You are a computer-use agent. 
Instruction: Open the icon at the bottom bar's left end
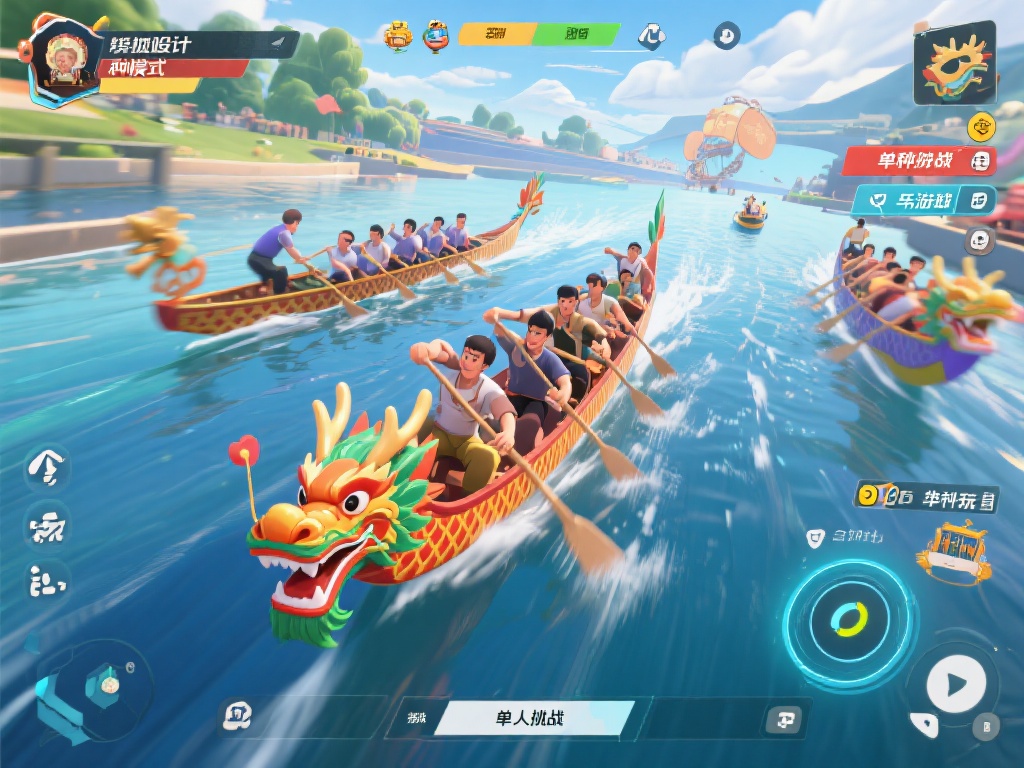coord(239,715)
